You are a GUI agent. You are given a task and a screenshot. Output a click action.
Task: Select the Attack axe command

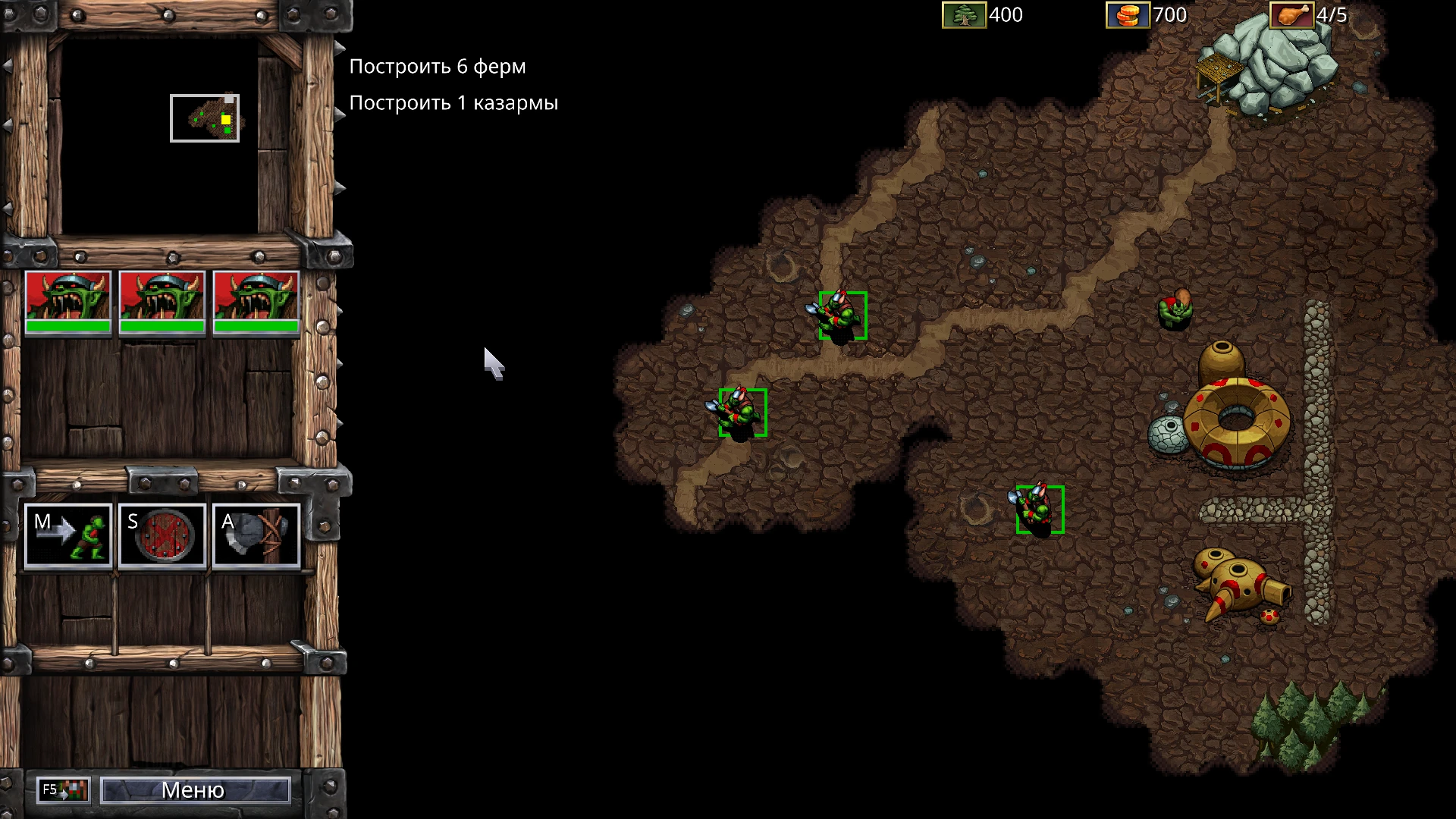256,536
